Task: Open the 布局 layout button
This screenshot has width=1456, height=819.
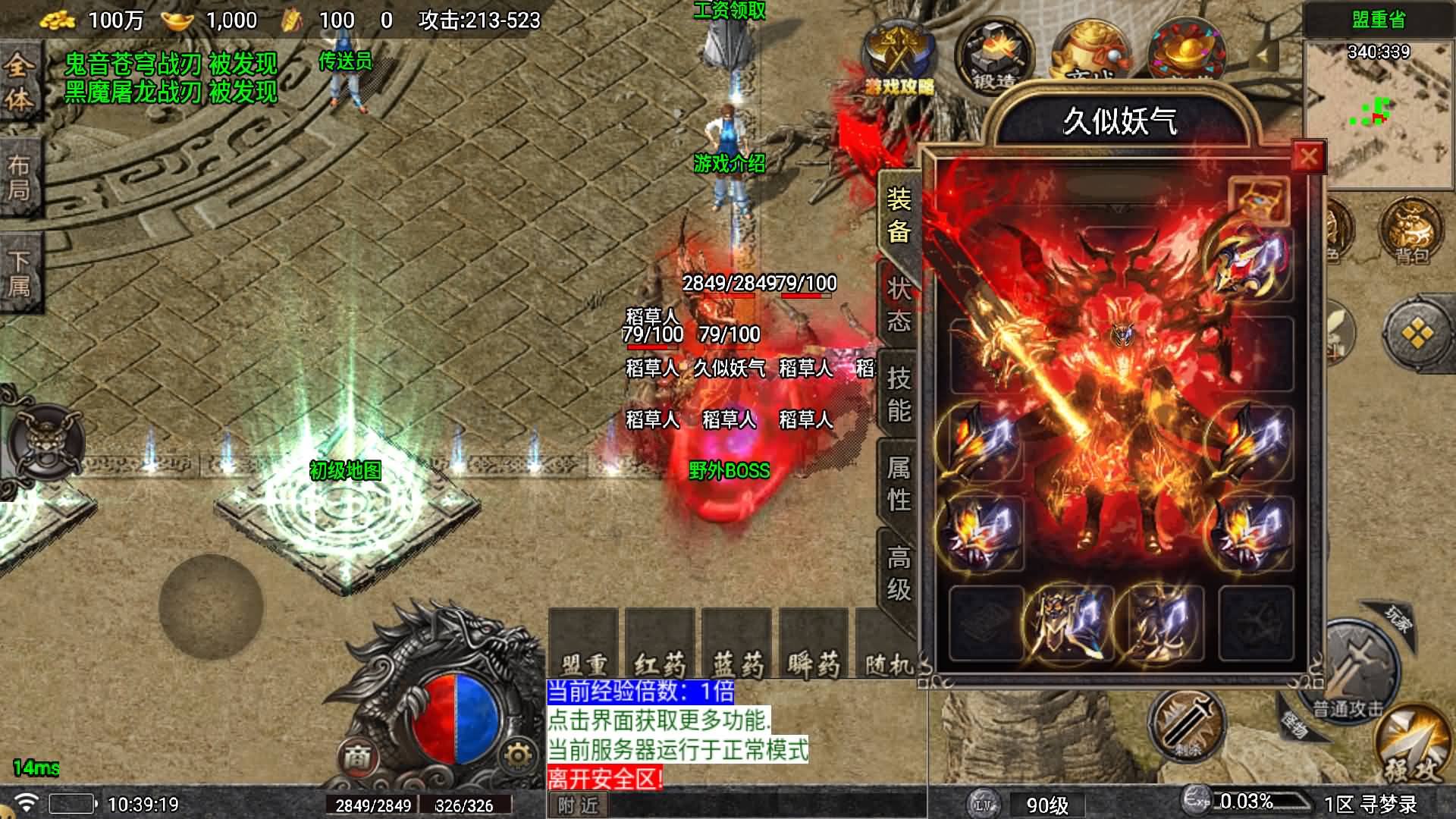Action: [x=19, y=178]
